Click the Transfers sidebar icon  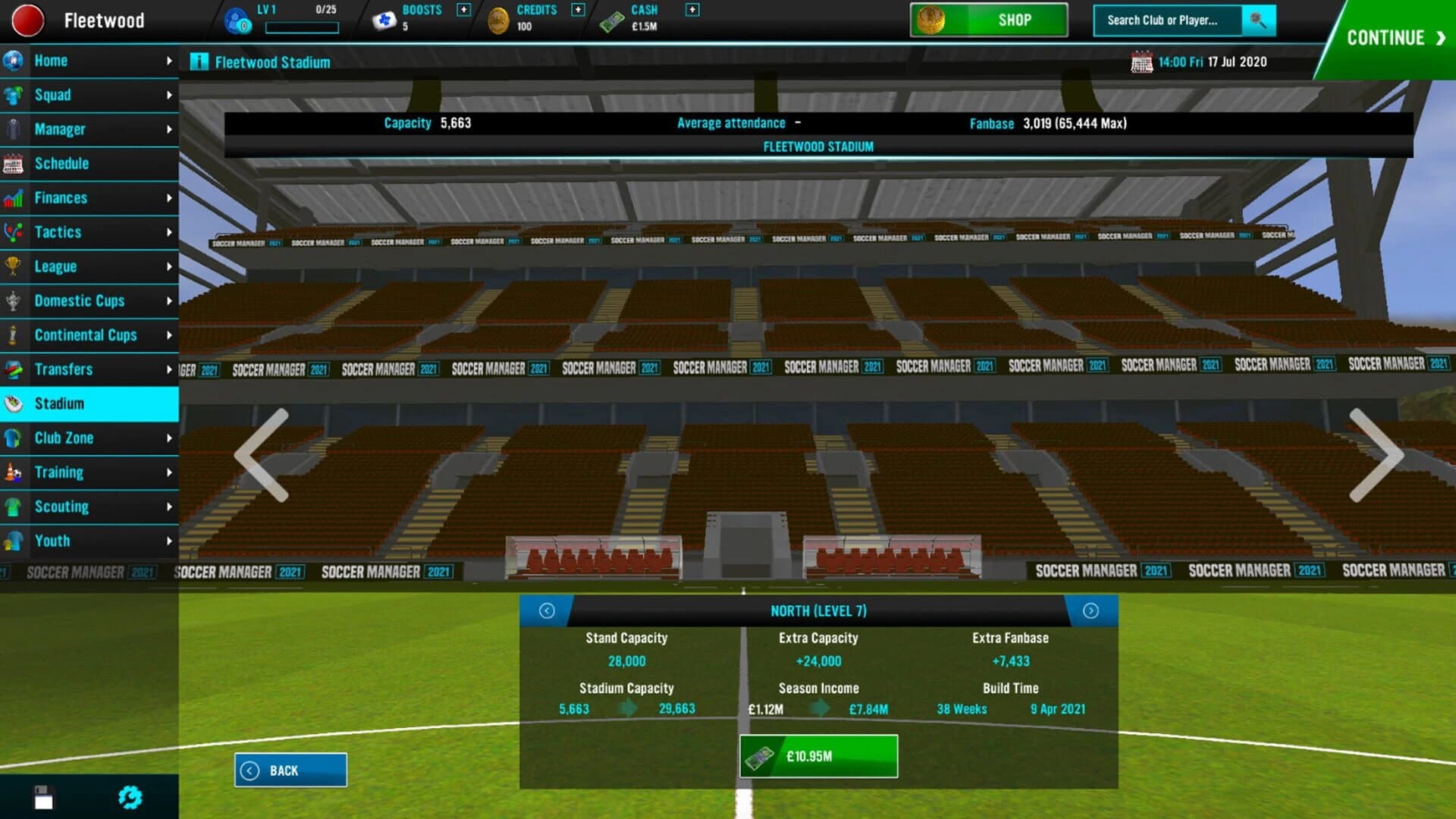[13, 369]
